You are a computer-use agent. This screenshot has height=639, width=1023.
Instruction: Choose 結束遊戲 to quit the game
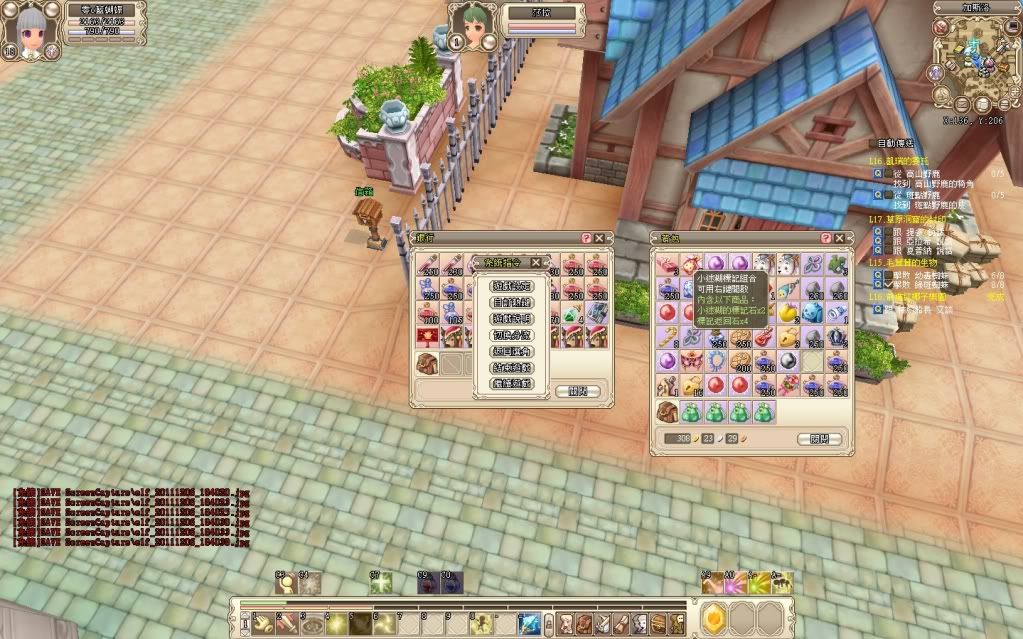[x=511, y=367]
